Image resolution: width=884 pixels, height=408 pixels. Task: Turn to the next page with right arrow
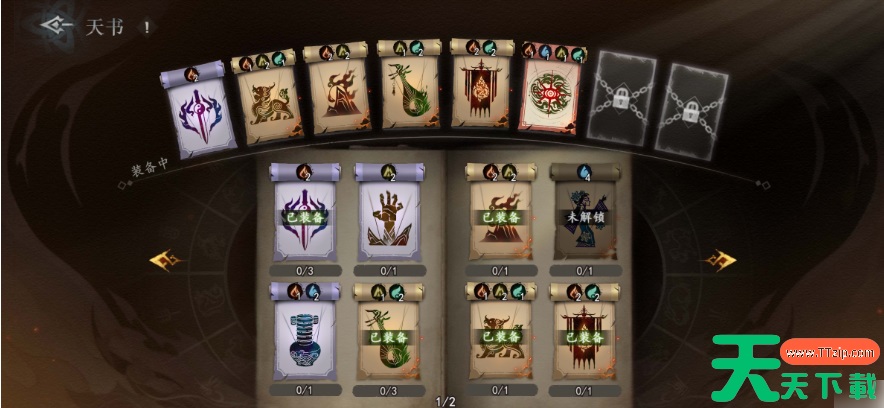[x=719, y=261]
